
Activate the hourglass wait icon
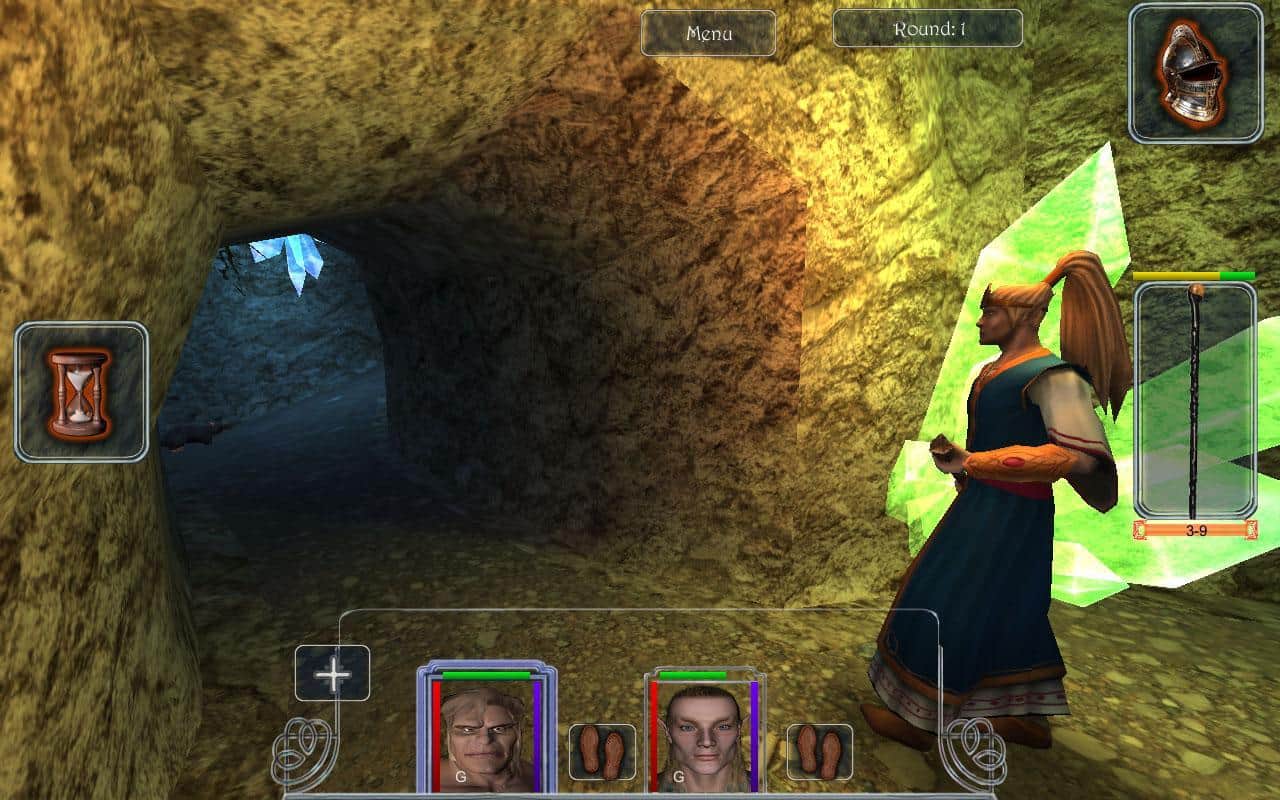(x=81, y=391)
